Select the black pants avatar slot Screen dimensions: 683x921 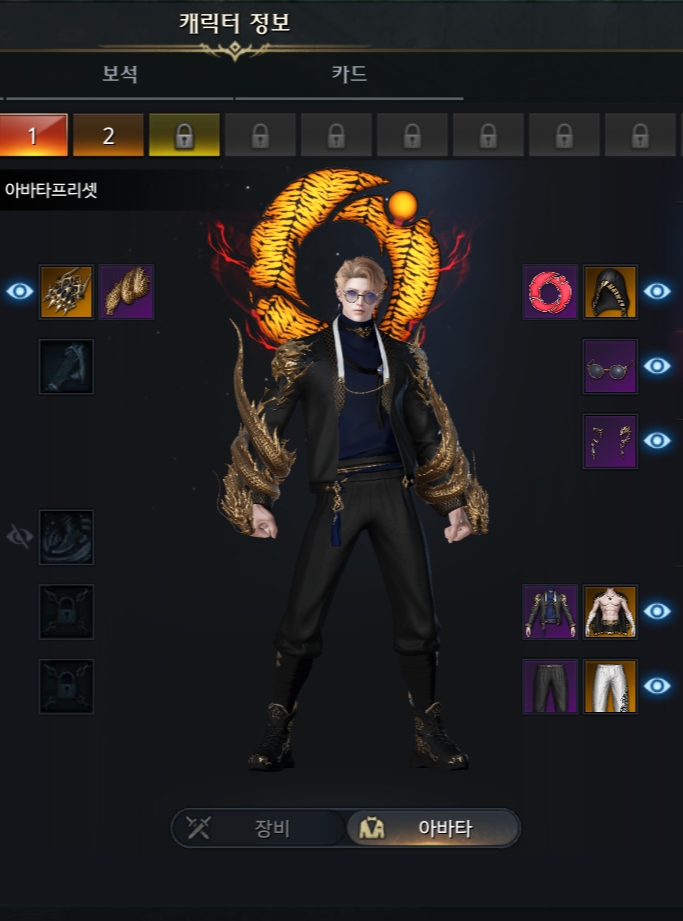coord(550,686)
